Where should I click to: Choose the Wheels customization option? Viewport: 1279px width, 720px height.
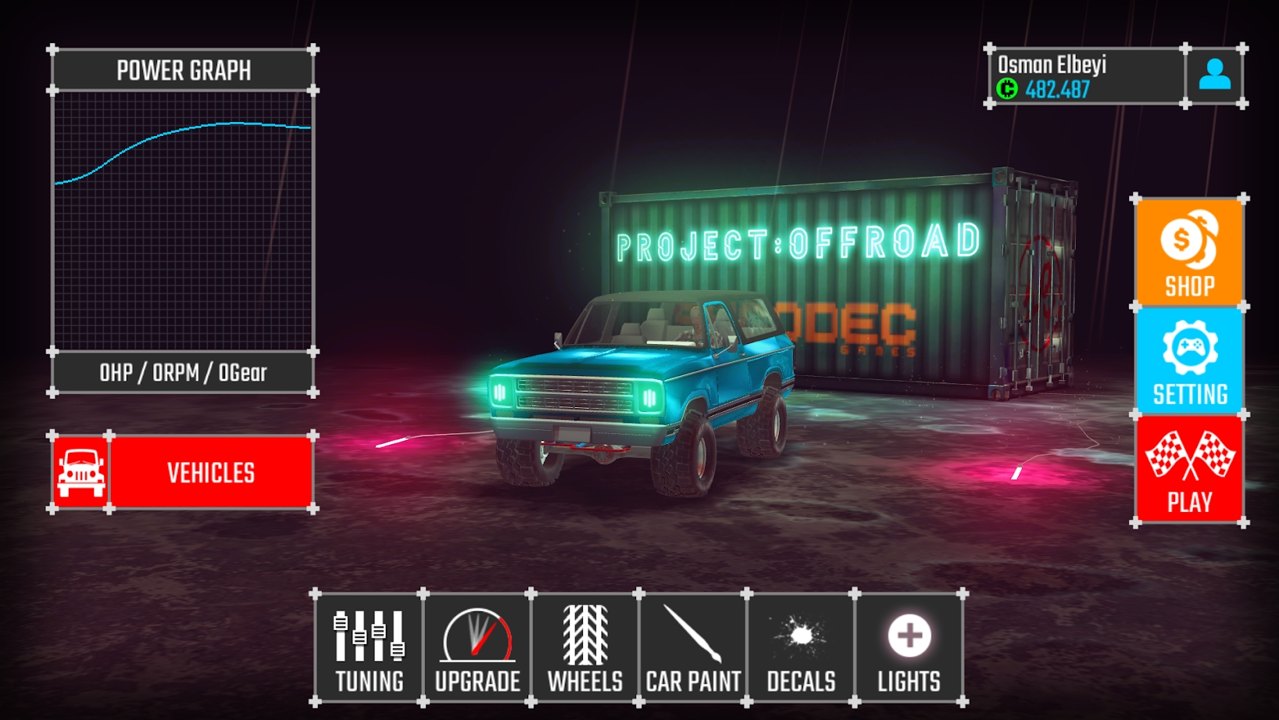[585, 647]
